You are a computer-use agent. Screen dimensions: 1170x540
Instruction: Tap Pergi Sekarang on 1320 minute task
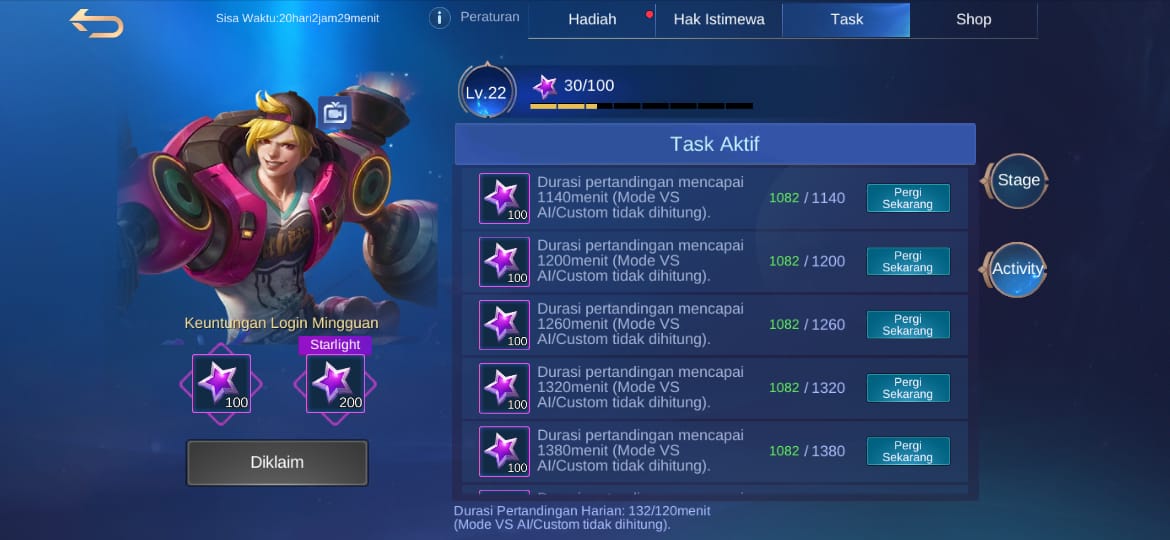pos(907,388)
